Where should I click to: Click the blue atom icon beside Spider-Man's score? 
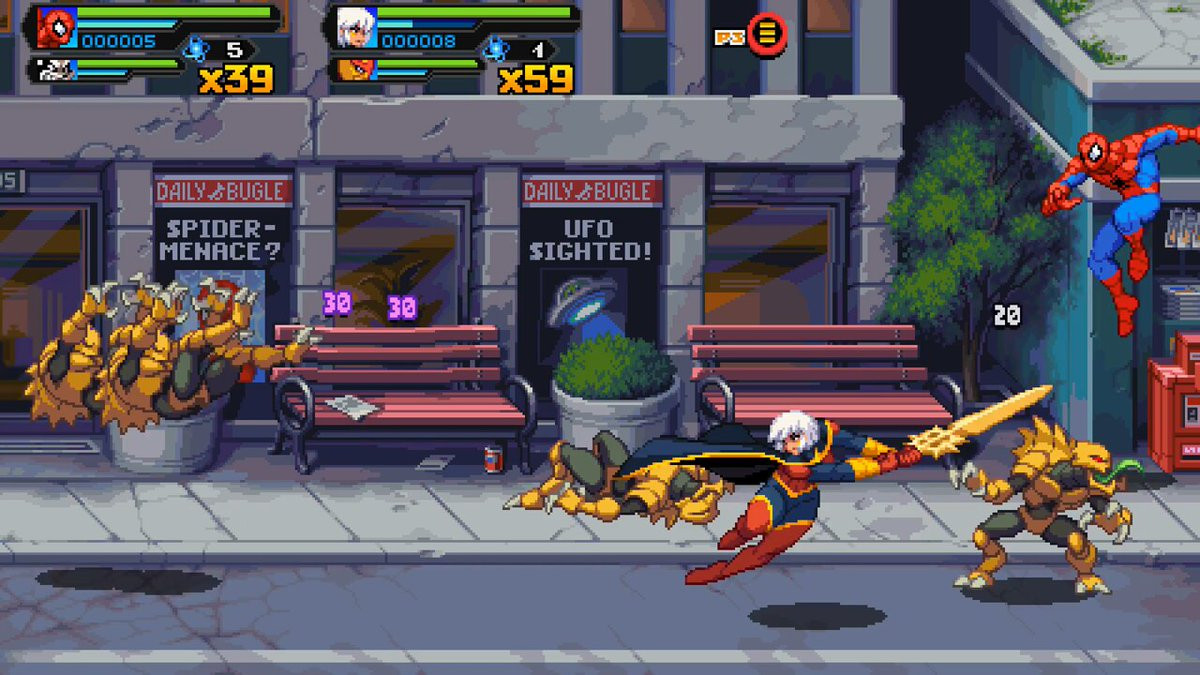coord(196,47)
